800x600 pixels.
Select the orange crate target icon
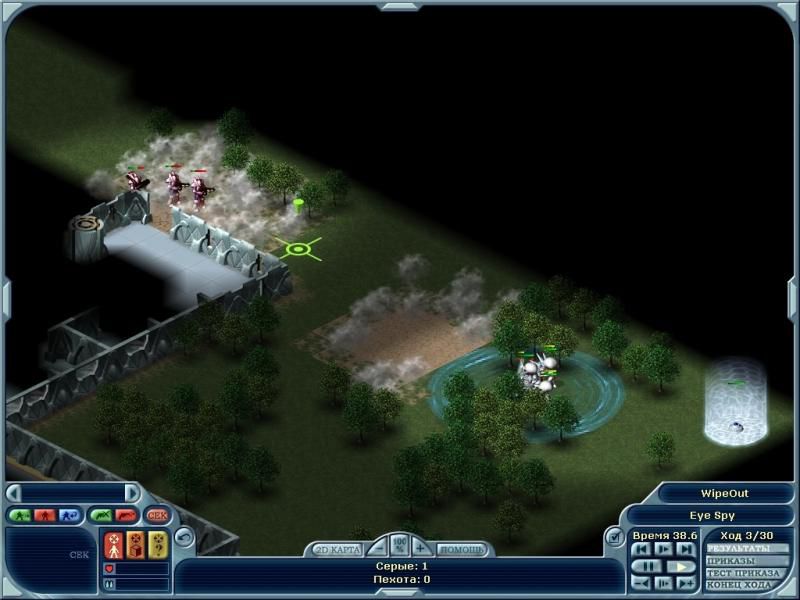(136, 545)
